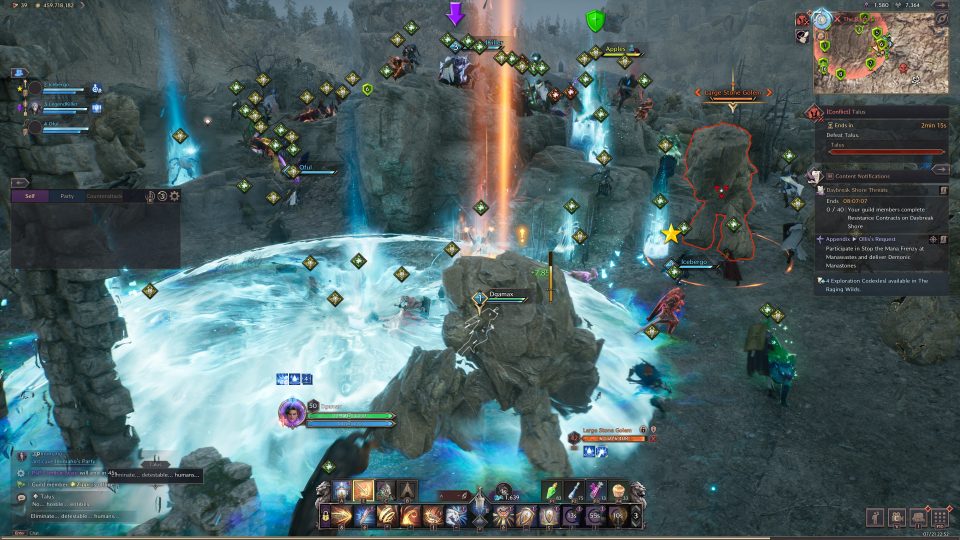The height and width of the screenshot is (540, 960).
Task: Use the white flask quick slot
Action: coord(575,490)
